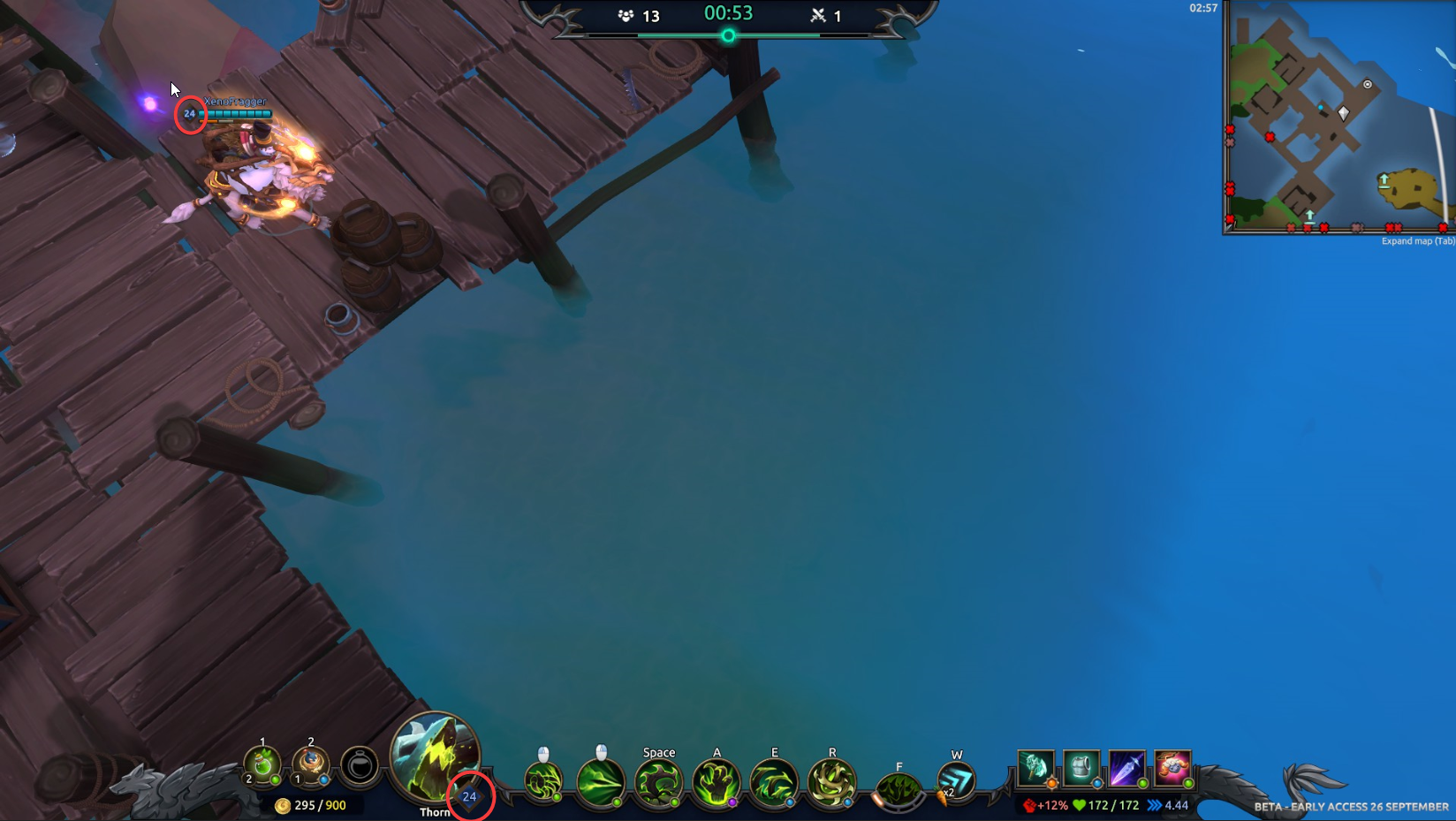Screen dimensions: 1456x821
Task: Select the empty flask consumable slot
Action: pyautogui.click(x=360, y=765)
